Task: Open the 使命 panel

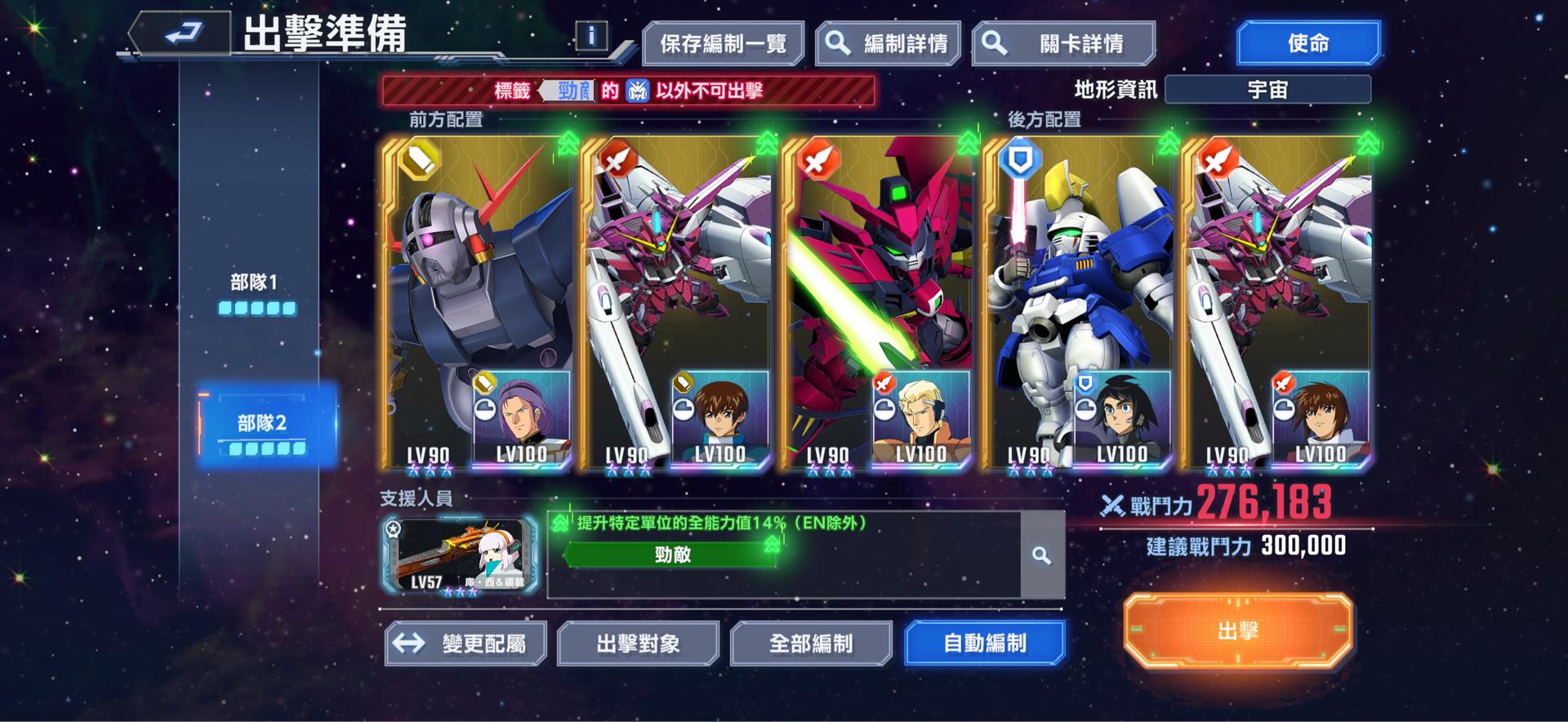Action: point(1308,42)
